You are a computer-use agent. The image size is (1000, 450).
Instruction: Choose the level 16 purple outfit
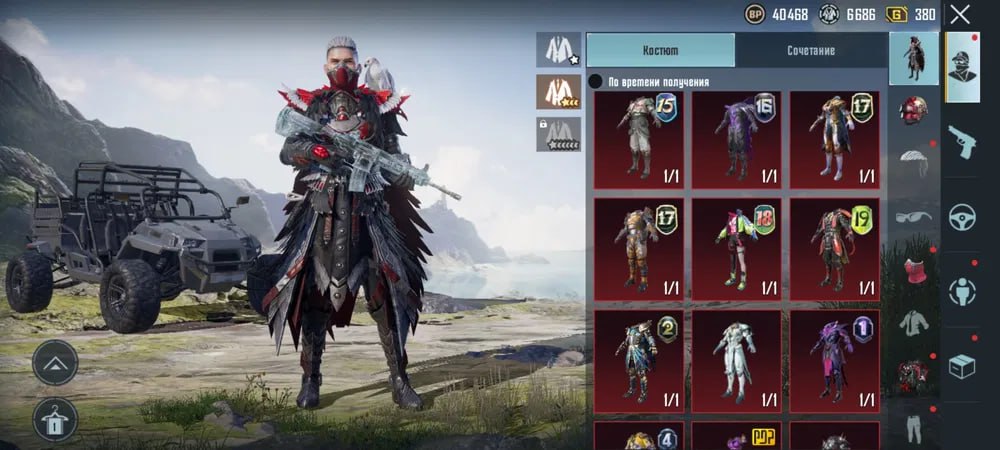tap(738, 140)
